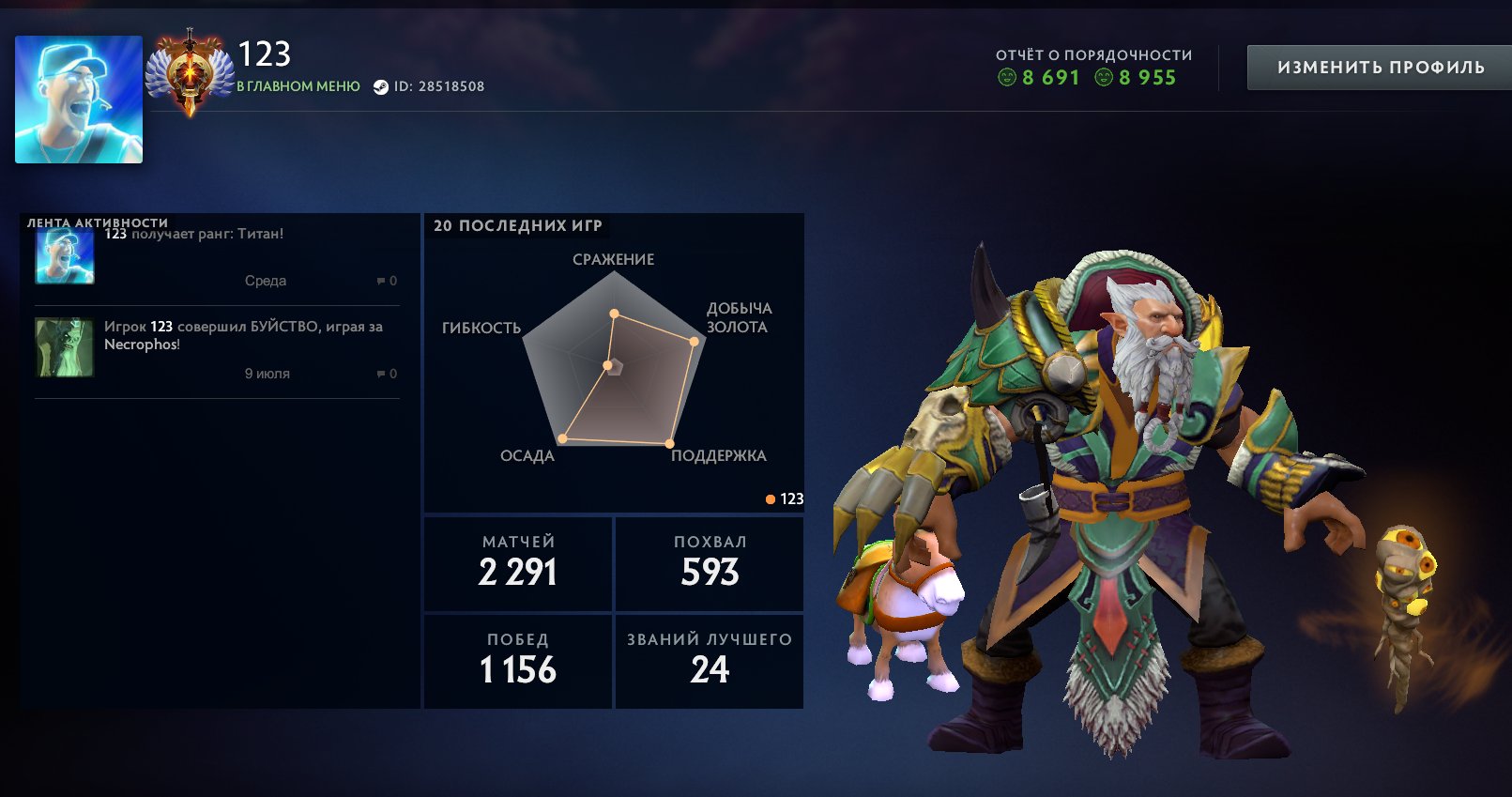
Task: Click the МАТЧЕЙ stat tile showing 2 291
Action: coord(517,563)
